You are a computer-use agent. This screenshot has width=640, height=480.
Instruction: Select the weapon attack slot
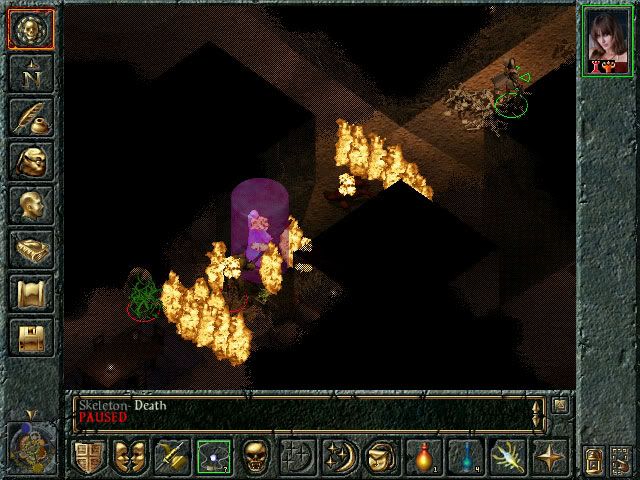coord(171,457)
